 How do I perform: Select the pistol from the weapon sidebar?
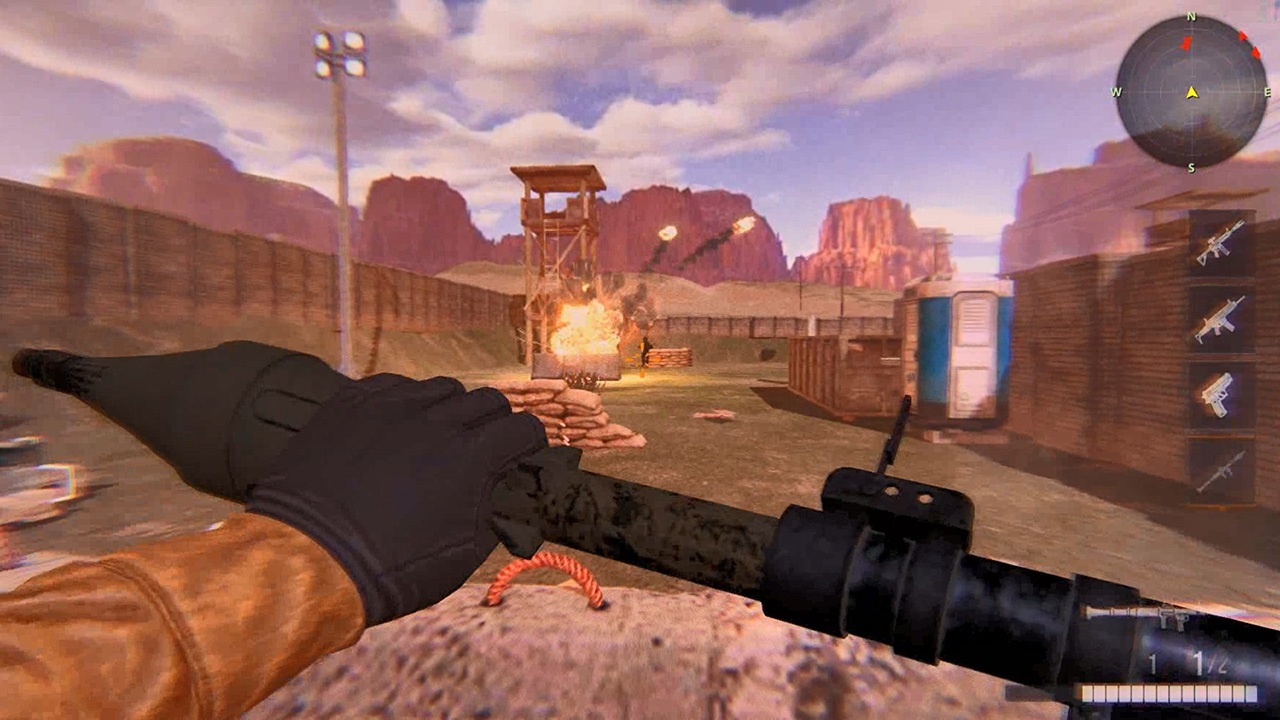(x=1216, y=395)
